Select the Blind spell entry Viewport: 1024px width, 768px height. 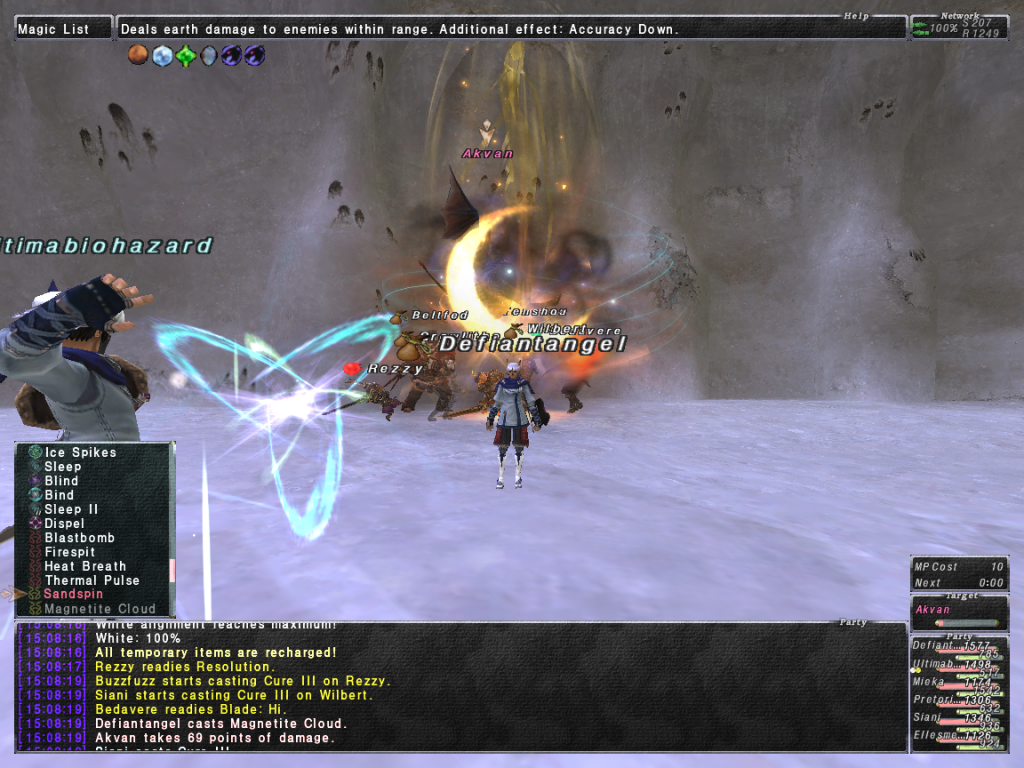[61, 481]
